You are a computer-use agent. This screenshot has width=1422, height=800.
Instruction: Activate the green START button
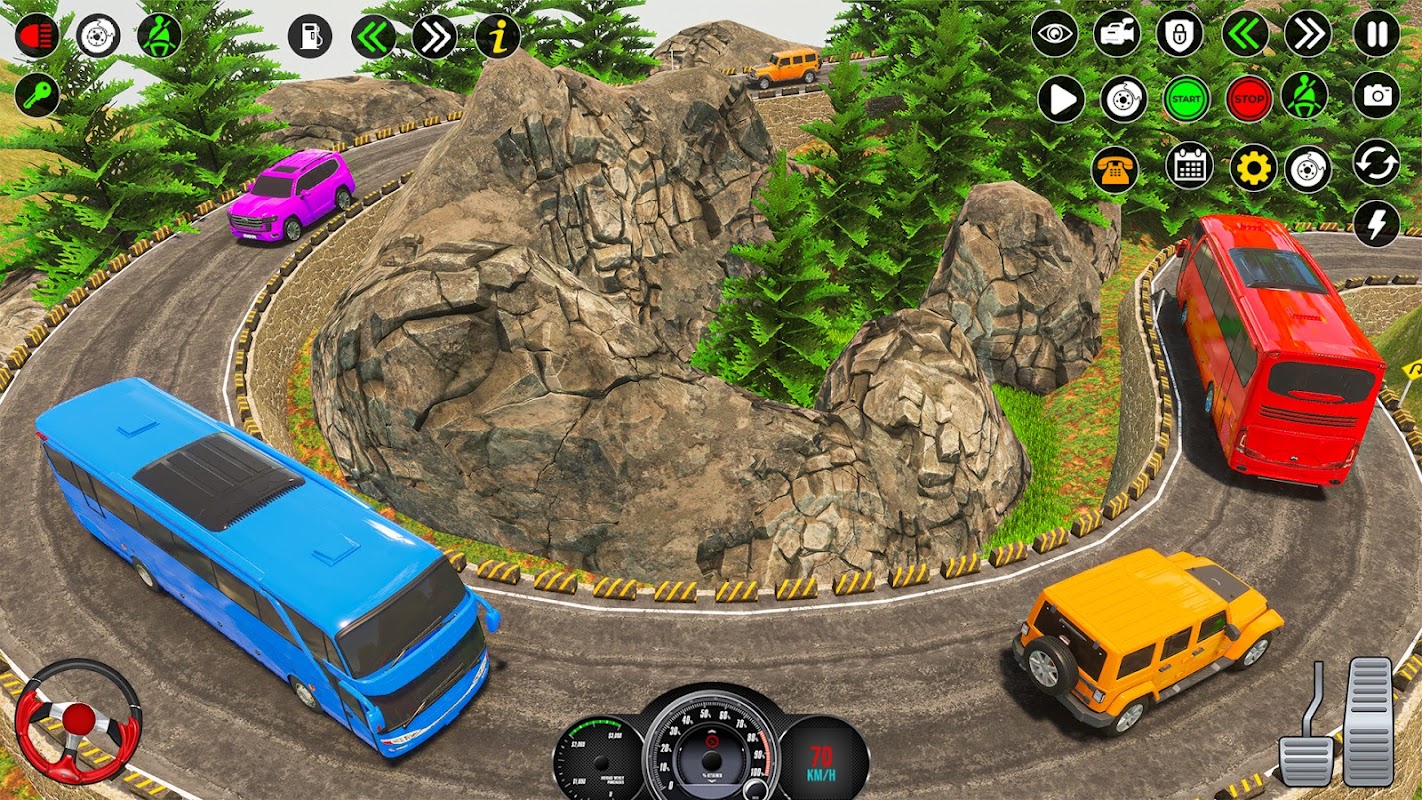point(1186,99)
